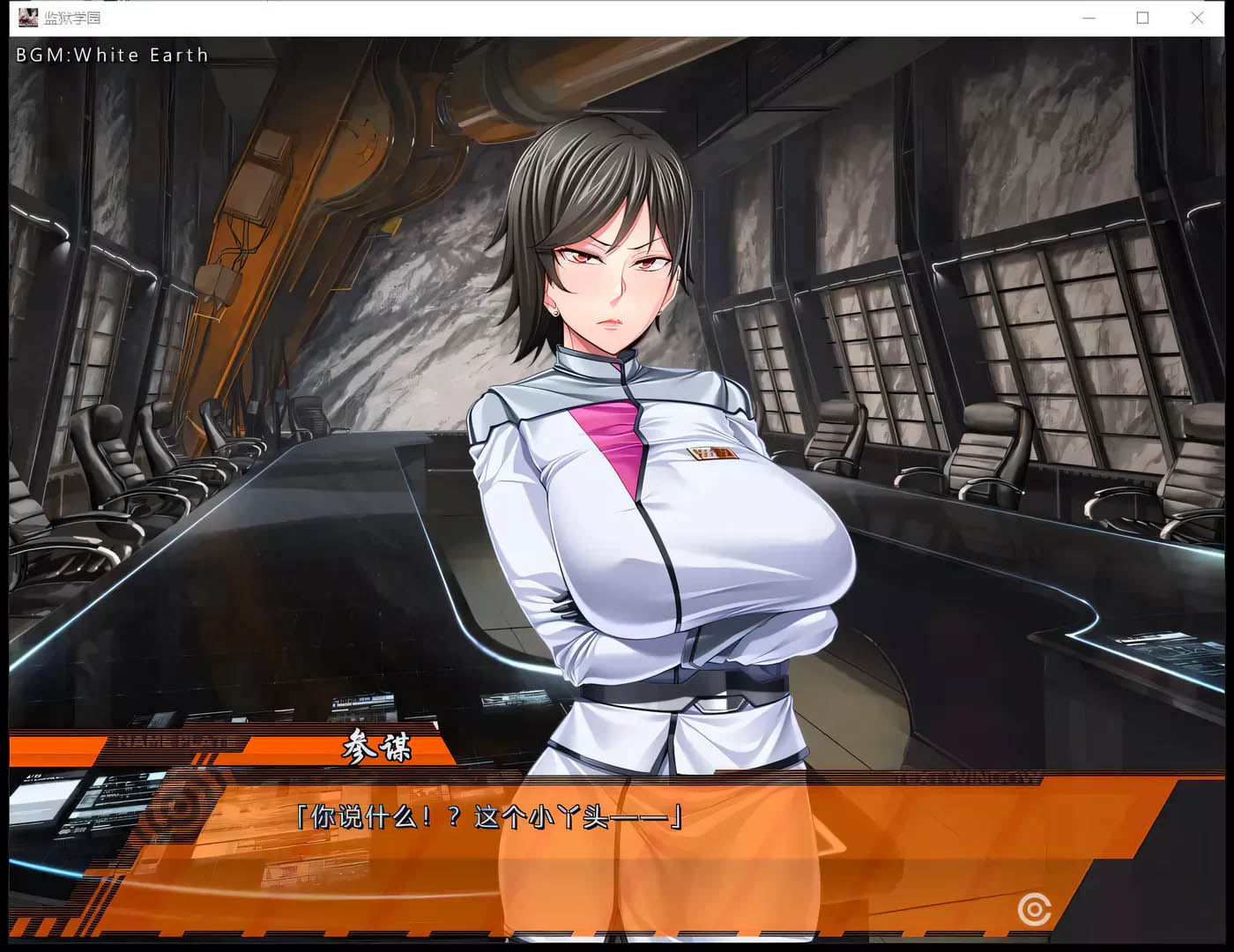The image size is (1234, 952).
Task: Maximize the game window
Action: [x=1143, y=18]
